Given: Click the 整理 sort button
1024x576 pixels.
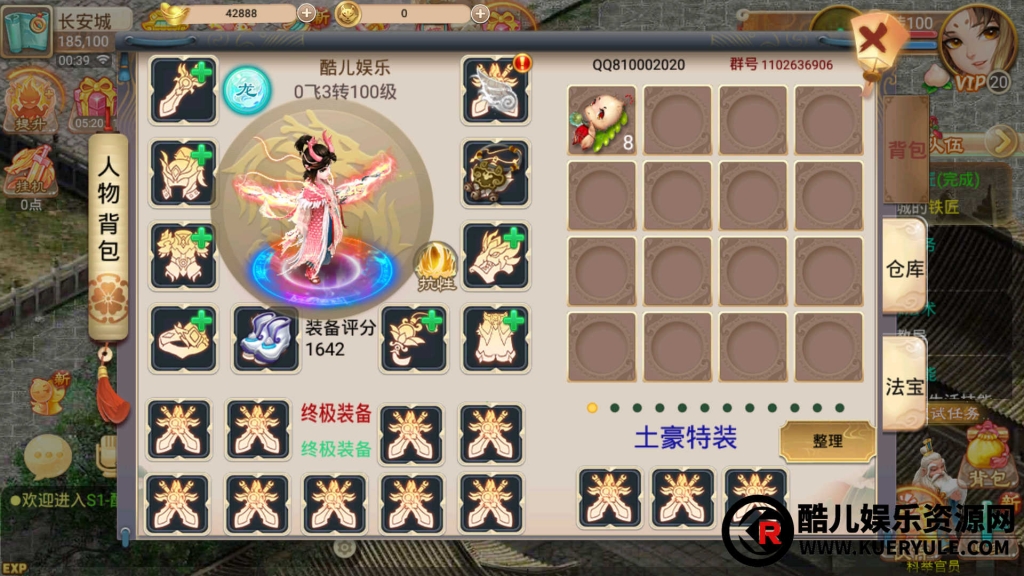Looking at the screenshot, I should point(827,440).
